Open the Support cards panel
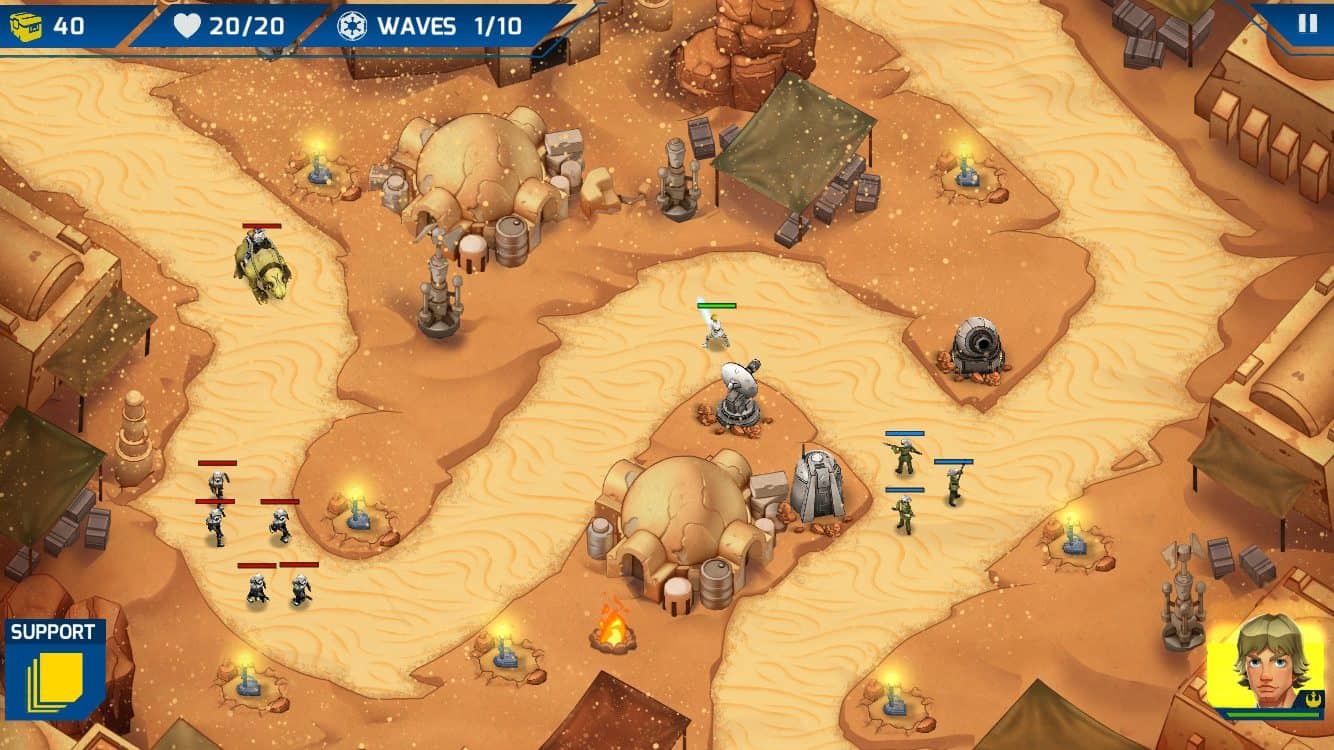 point(55,668)
